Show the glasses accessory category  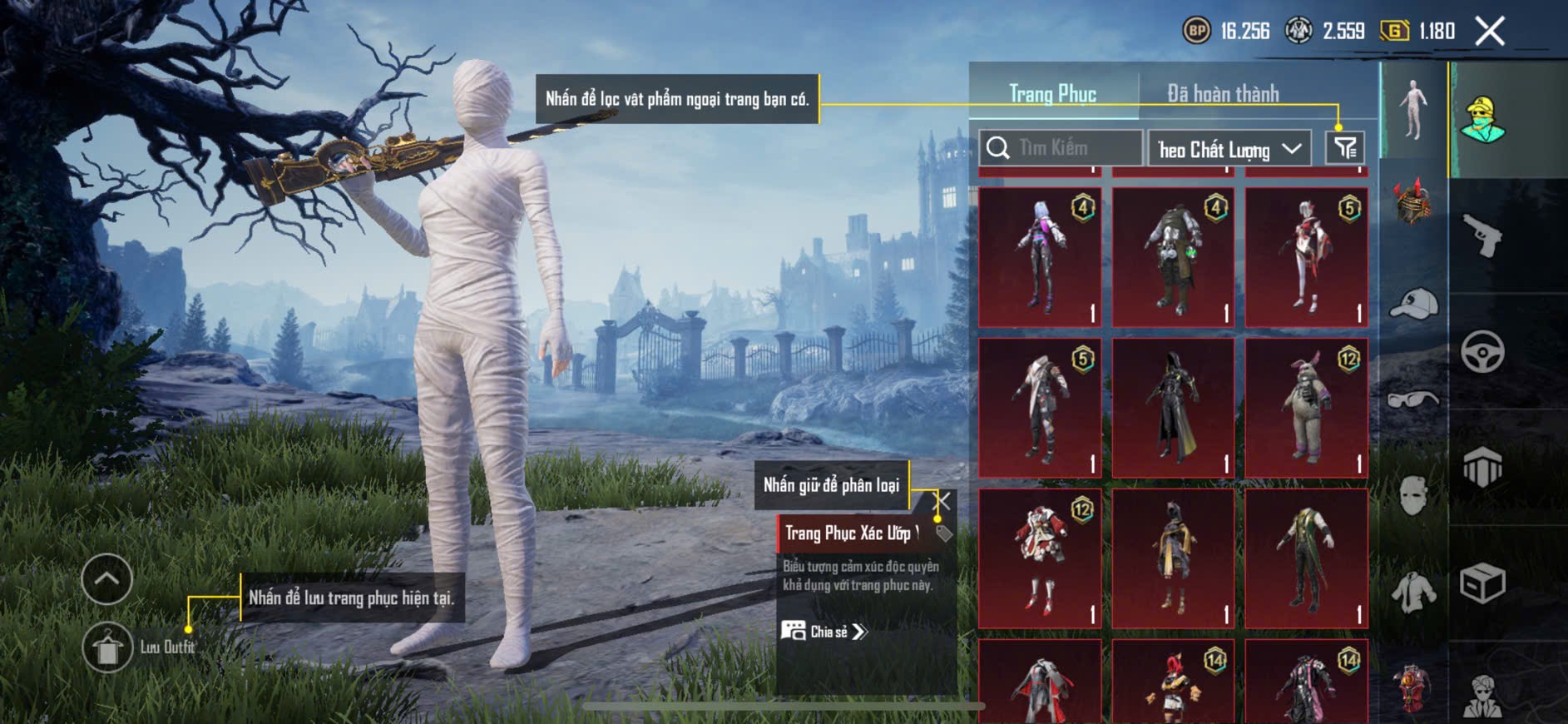click(1413, 400)
